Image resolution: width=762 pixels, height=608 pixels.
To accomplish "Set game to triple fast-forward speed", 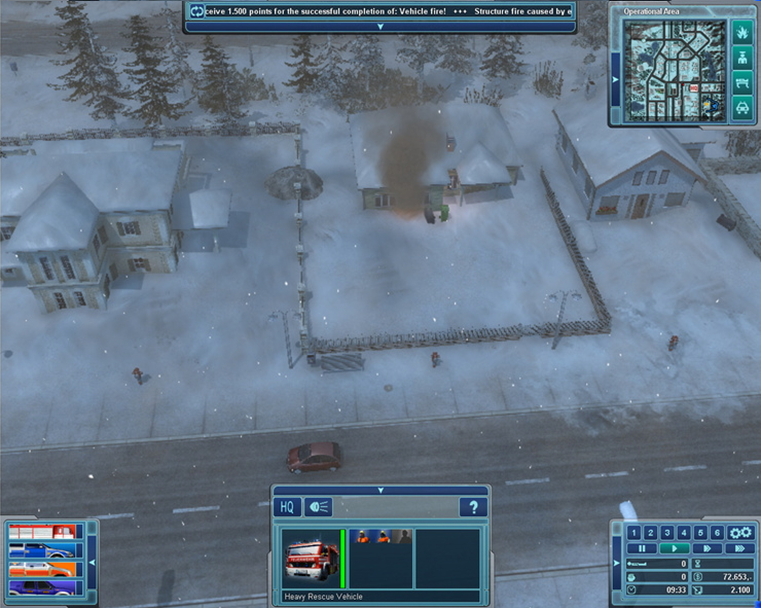I will 740,548.
